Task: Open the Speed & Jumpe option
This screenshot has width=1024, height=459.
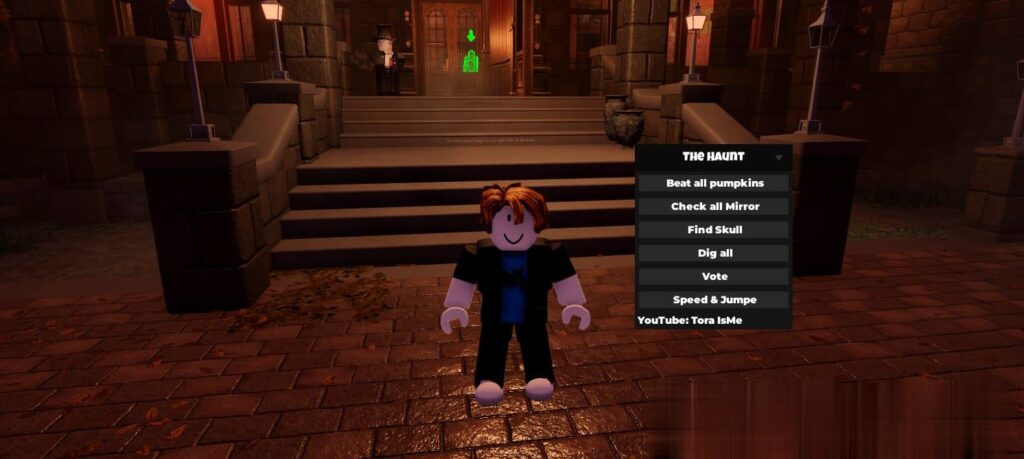Action: pos(714,299)
